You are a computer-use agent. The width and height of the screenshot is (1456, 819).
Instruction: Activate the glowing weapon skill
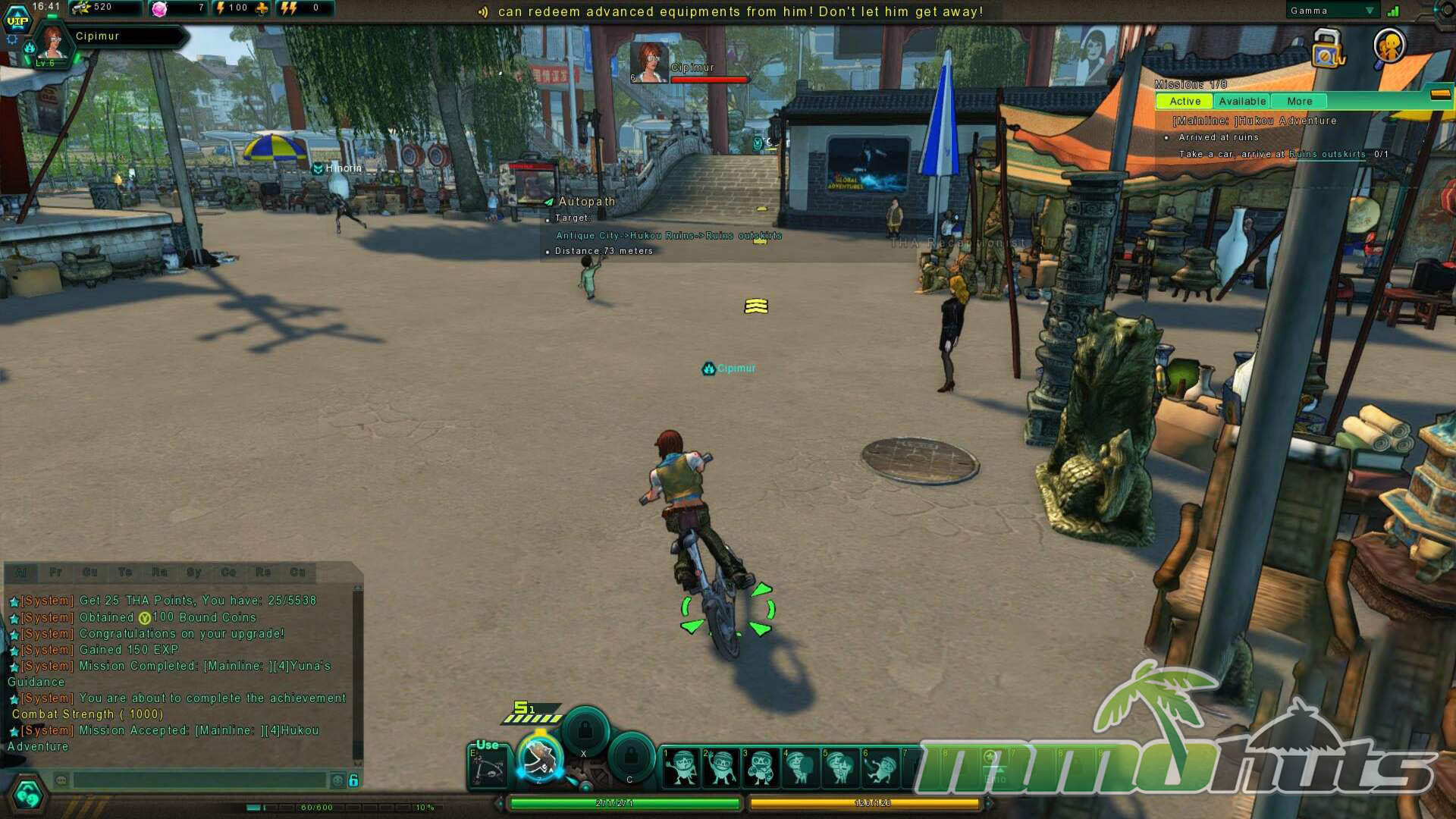[x=540, y=758]
